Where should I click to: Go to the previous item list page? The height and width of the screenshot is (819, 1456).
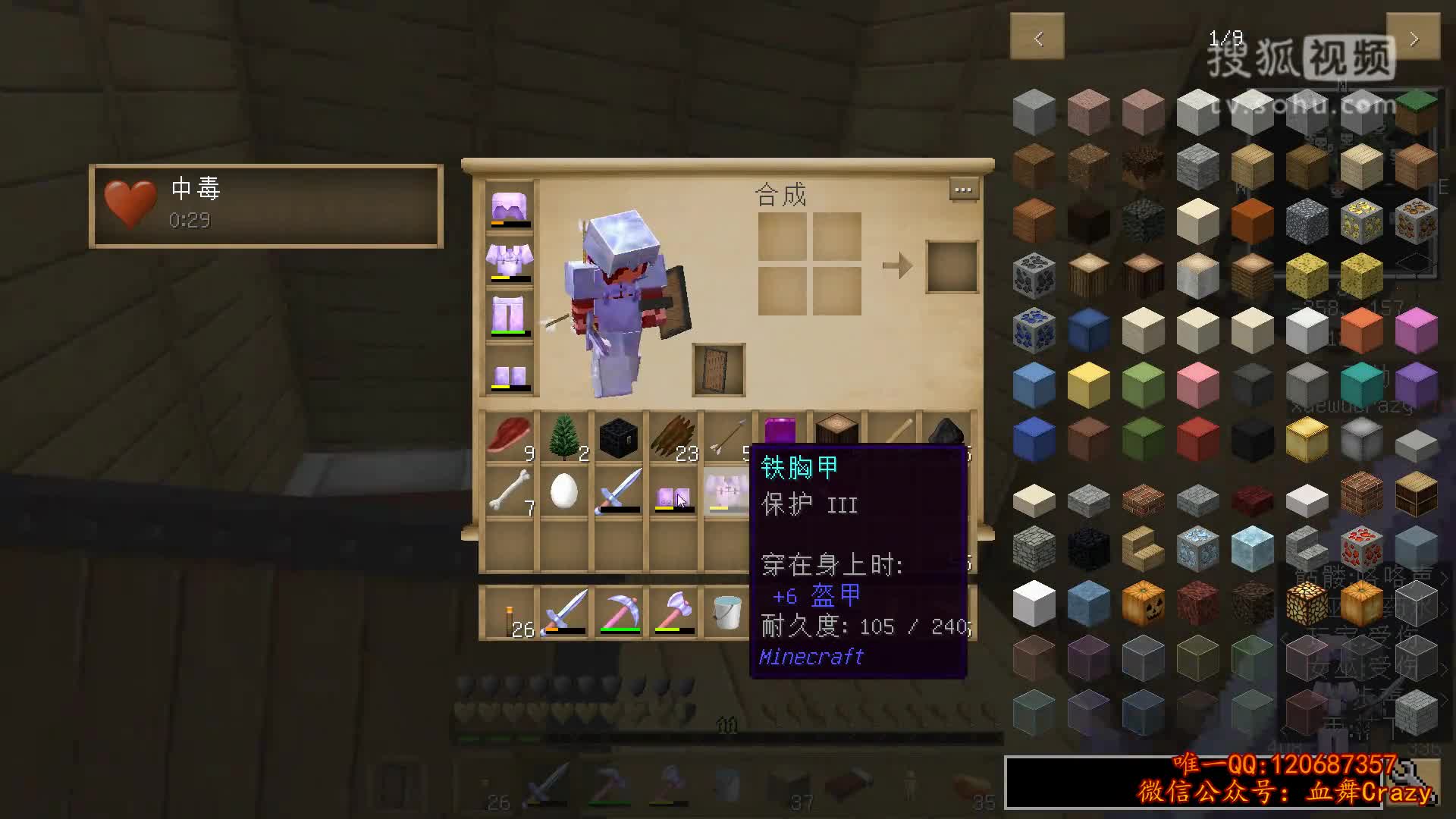(1037, 36)
